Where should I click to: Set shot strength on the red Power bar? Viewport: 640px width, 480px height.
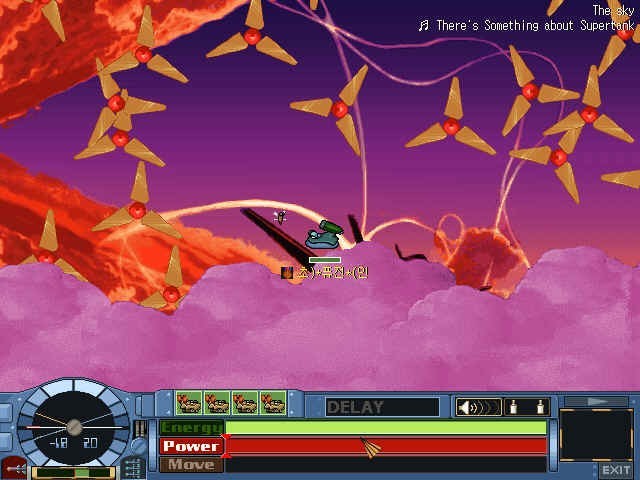pos(386,446)
